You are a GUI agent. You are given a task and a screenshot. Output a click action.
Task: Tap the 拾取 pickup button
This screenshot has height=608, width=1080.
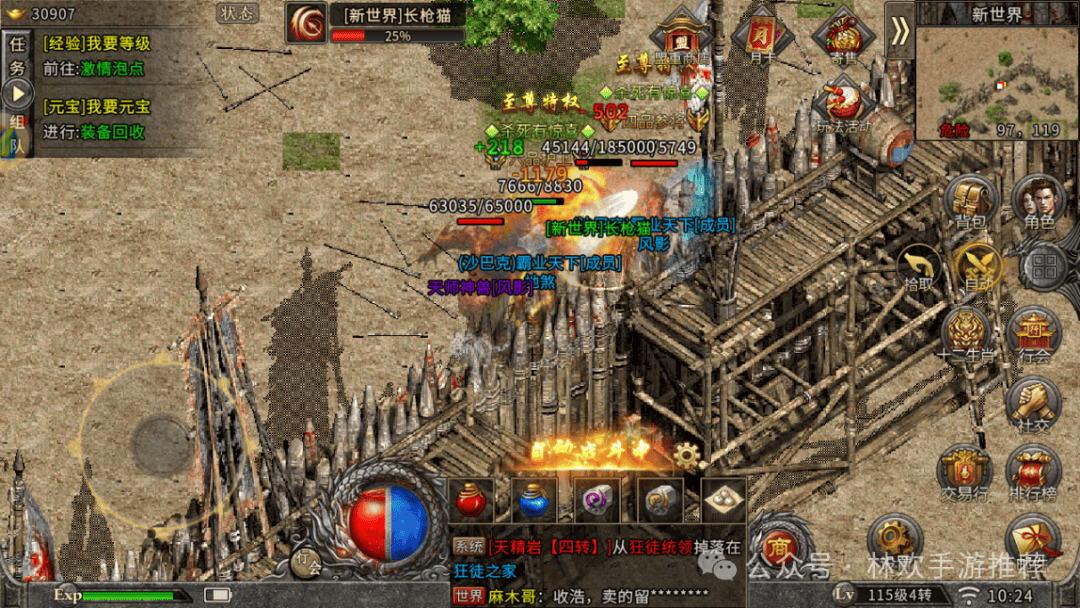point(918,267)
